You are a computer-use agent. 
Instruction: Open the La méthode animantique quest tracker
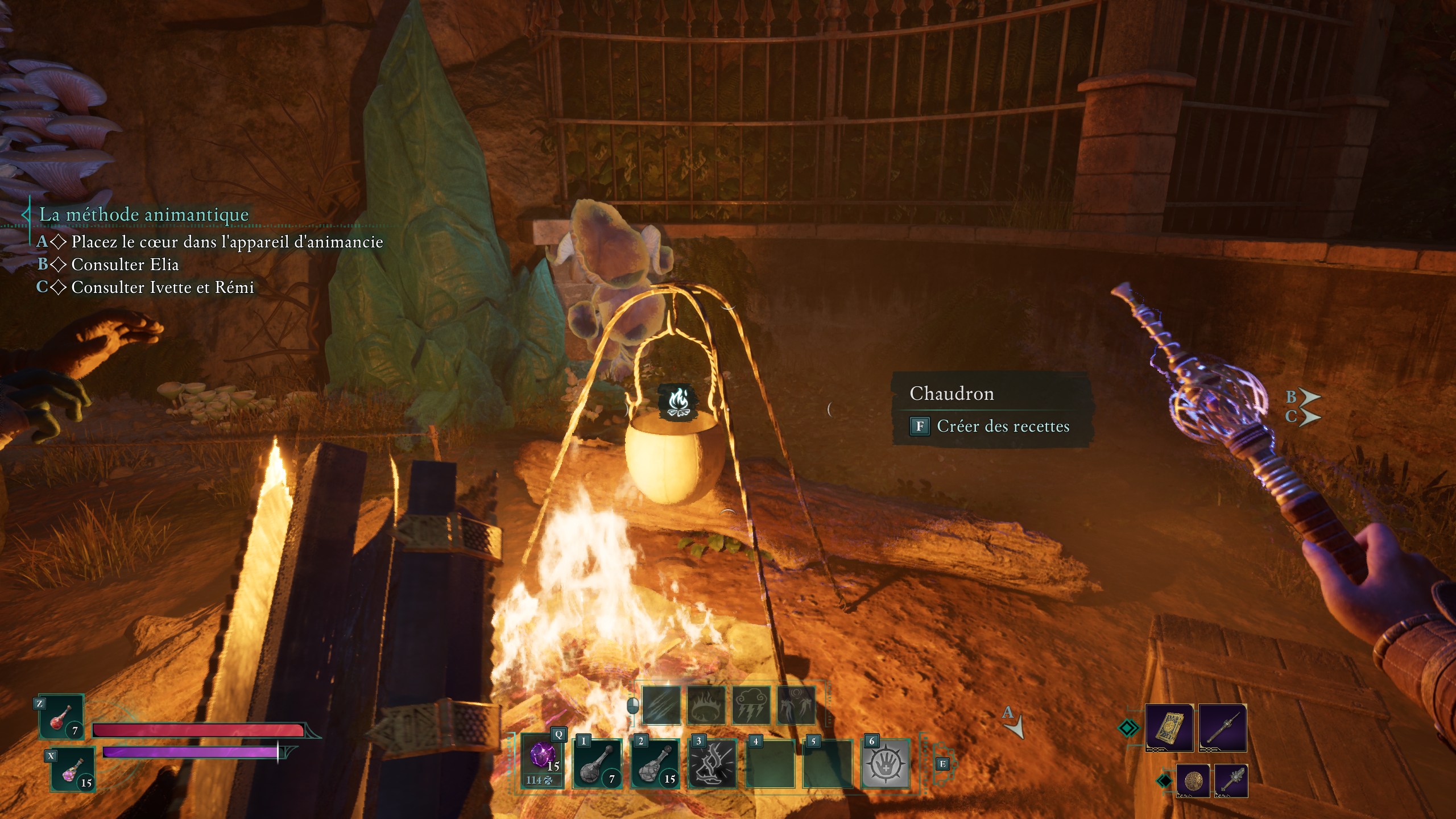point(143,214)
